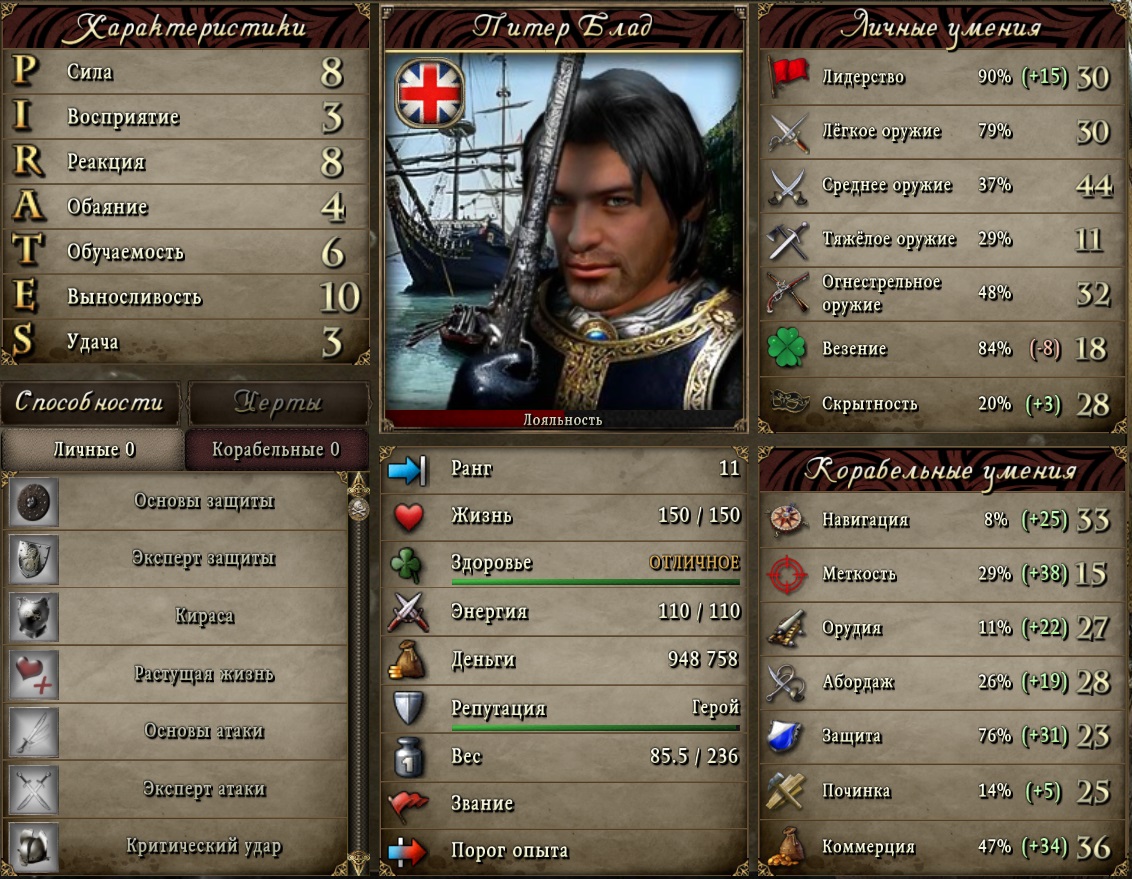Viewport: 1132px width, 879px height.
Task: Show the Корабельные 0 abilities tab
Action: click(x=276, y=450)
